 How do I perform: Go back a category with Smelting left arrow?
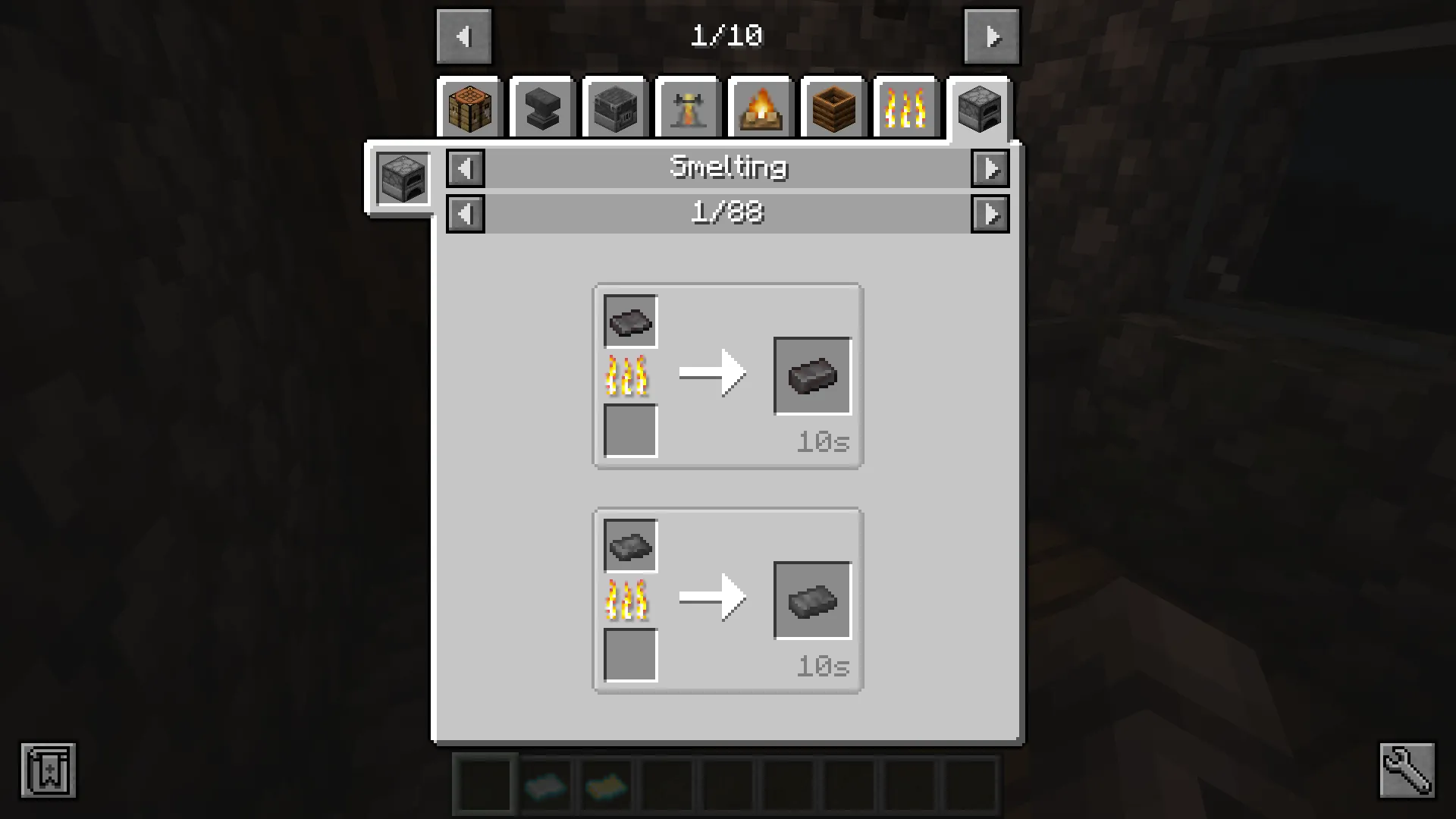pos(466,168)
